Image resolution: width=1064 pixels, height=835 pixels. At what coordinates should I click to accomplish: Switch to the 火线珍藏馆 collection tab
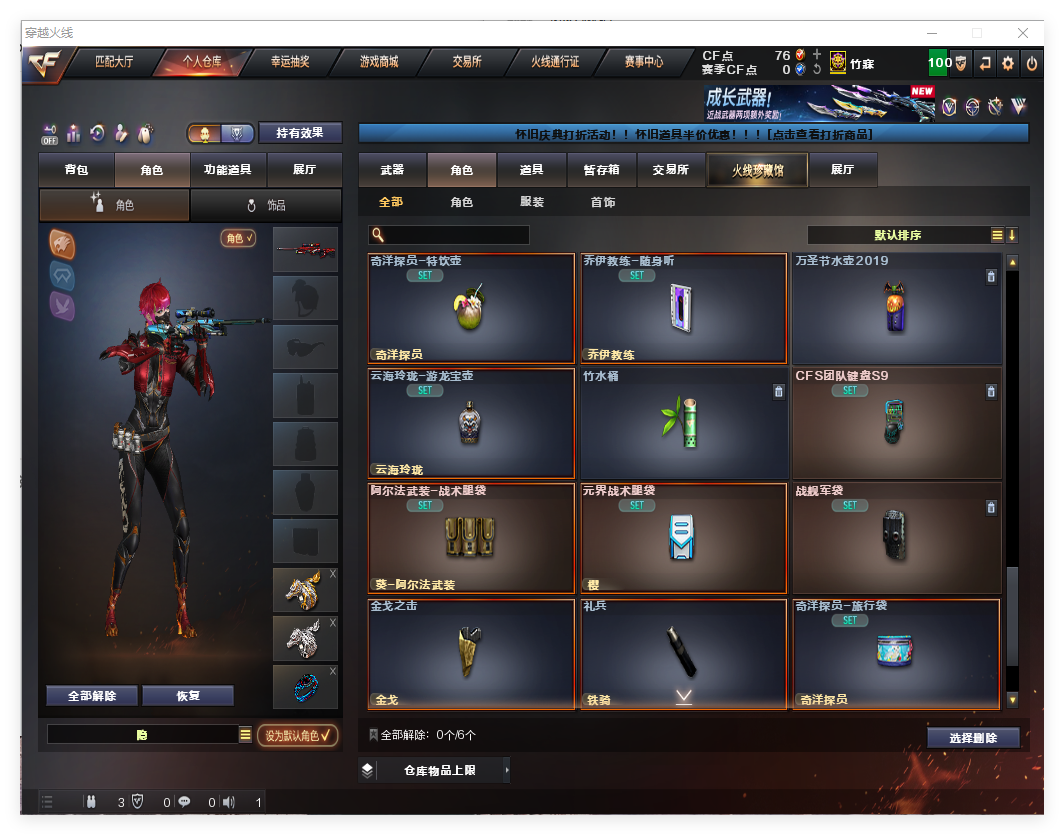[757, 170]
